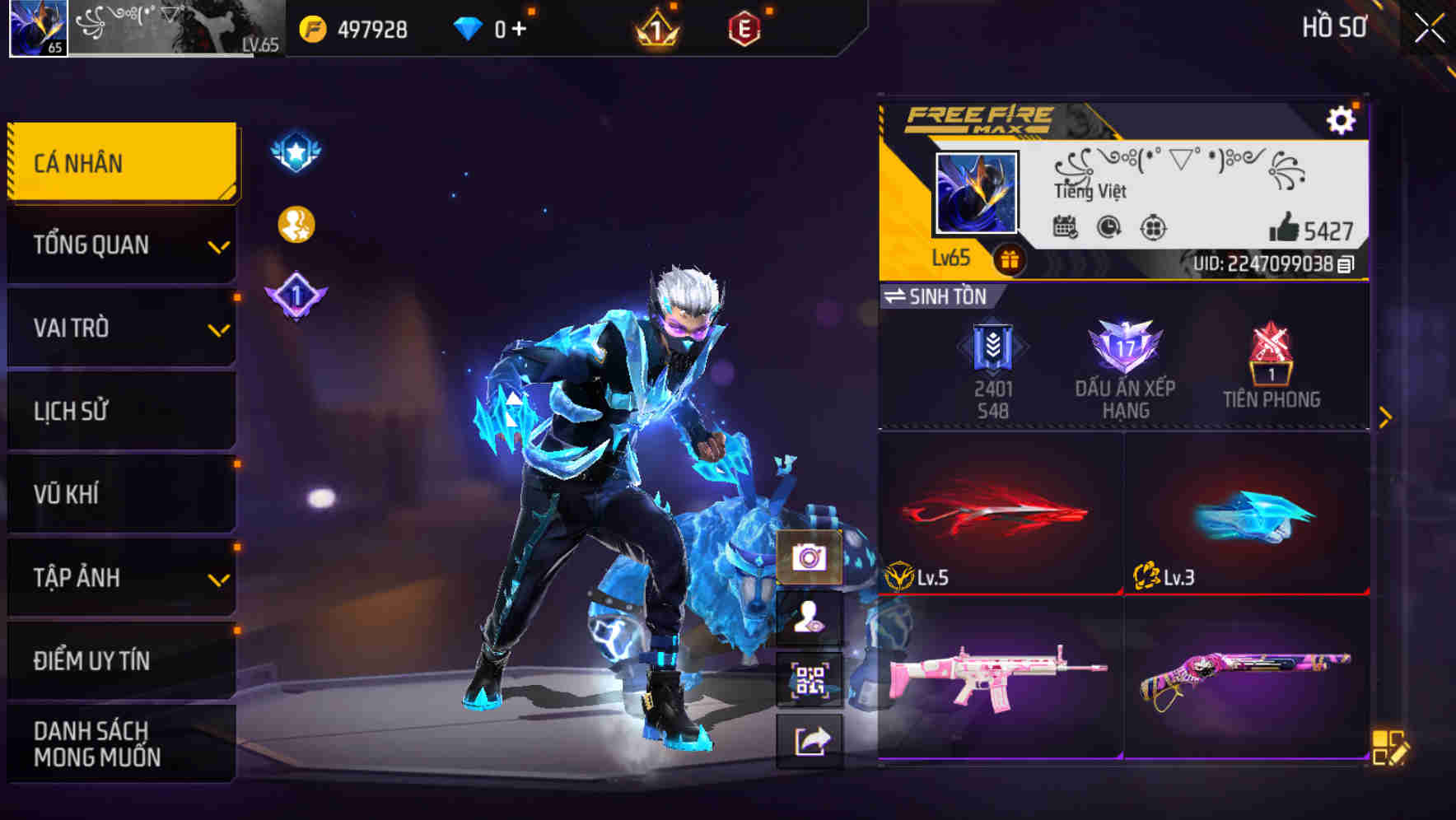1456x820 pixels.
Task: Expand the VAI TRÒ menu
Action: click(120, 328)
